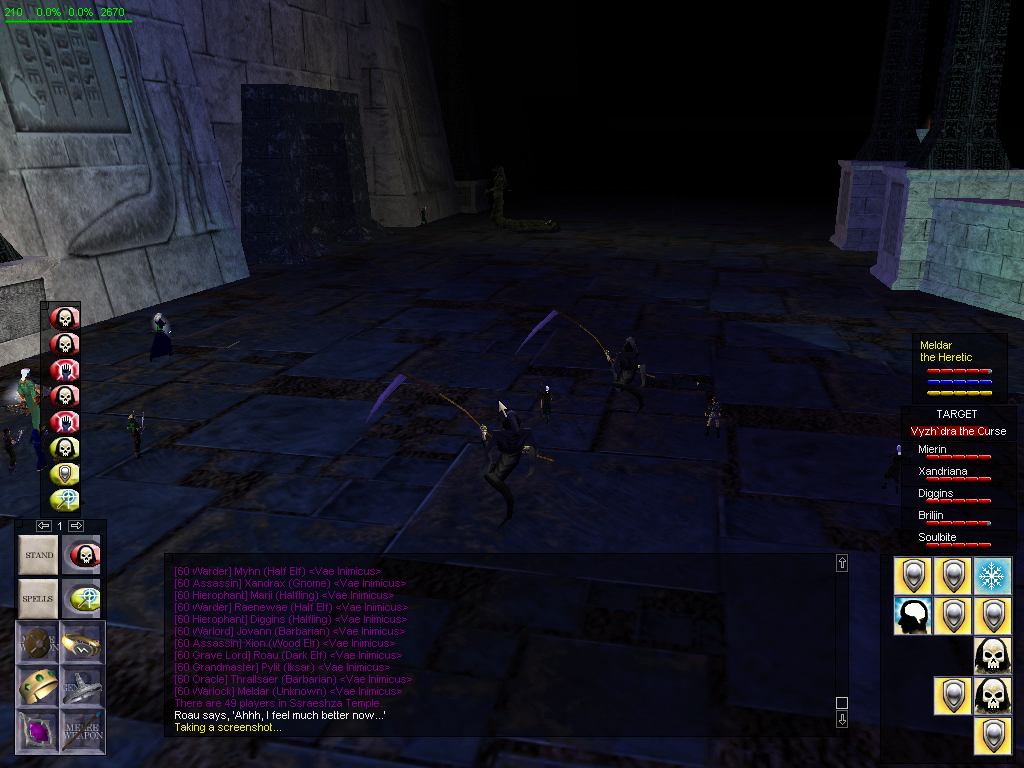The height and width of the screenshot is (768, 1024).
Task: Go to the next hotbar page
Action: (x=76, y=525)
